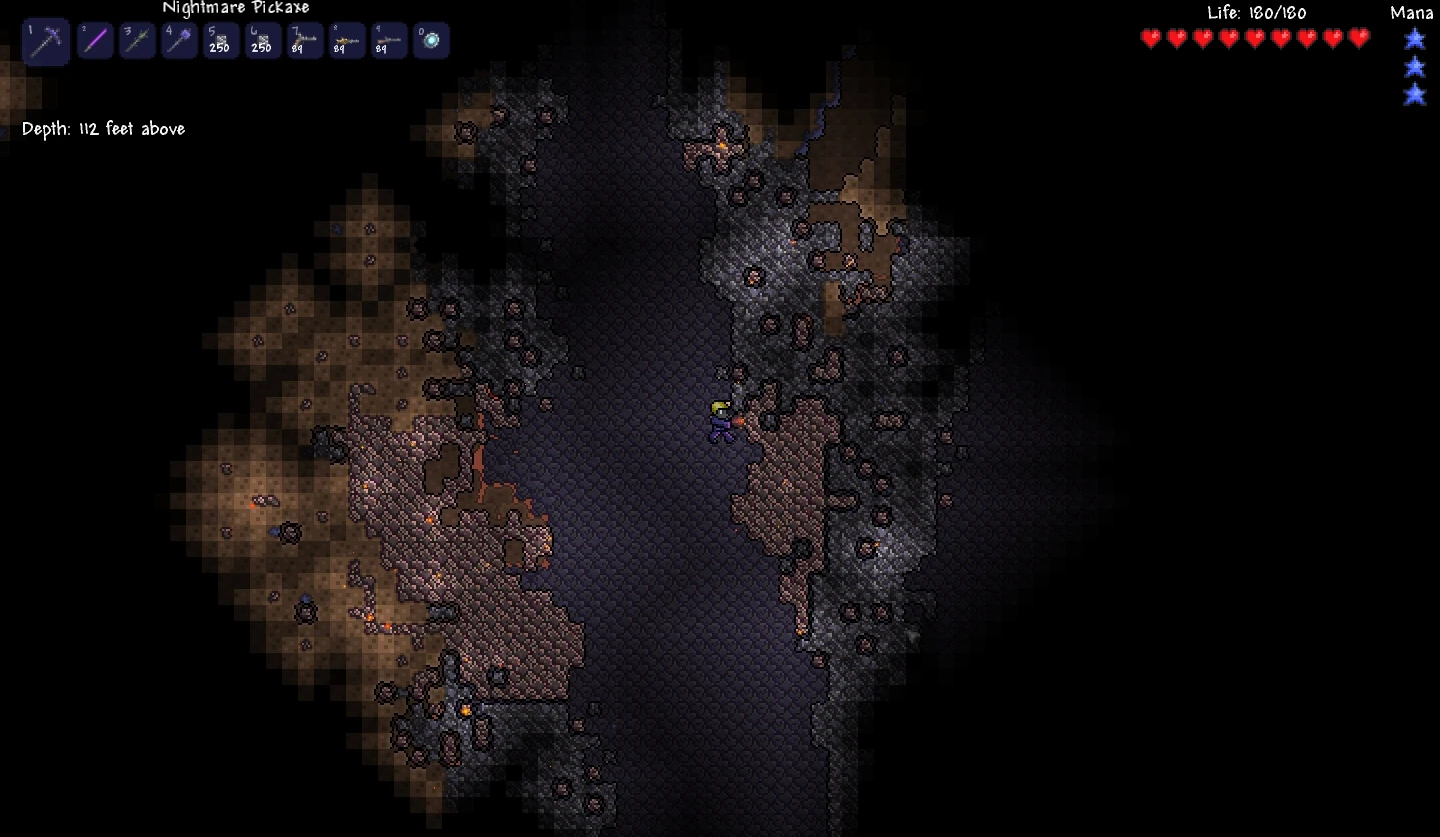This screenshot has width=1440, height=837.
Task: Equip the green blade in hotbar slot 3
Action: pos(137,40)
